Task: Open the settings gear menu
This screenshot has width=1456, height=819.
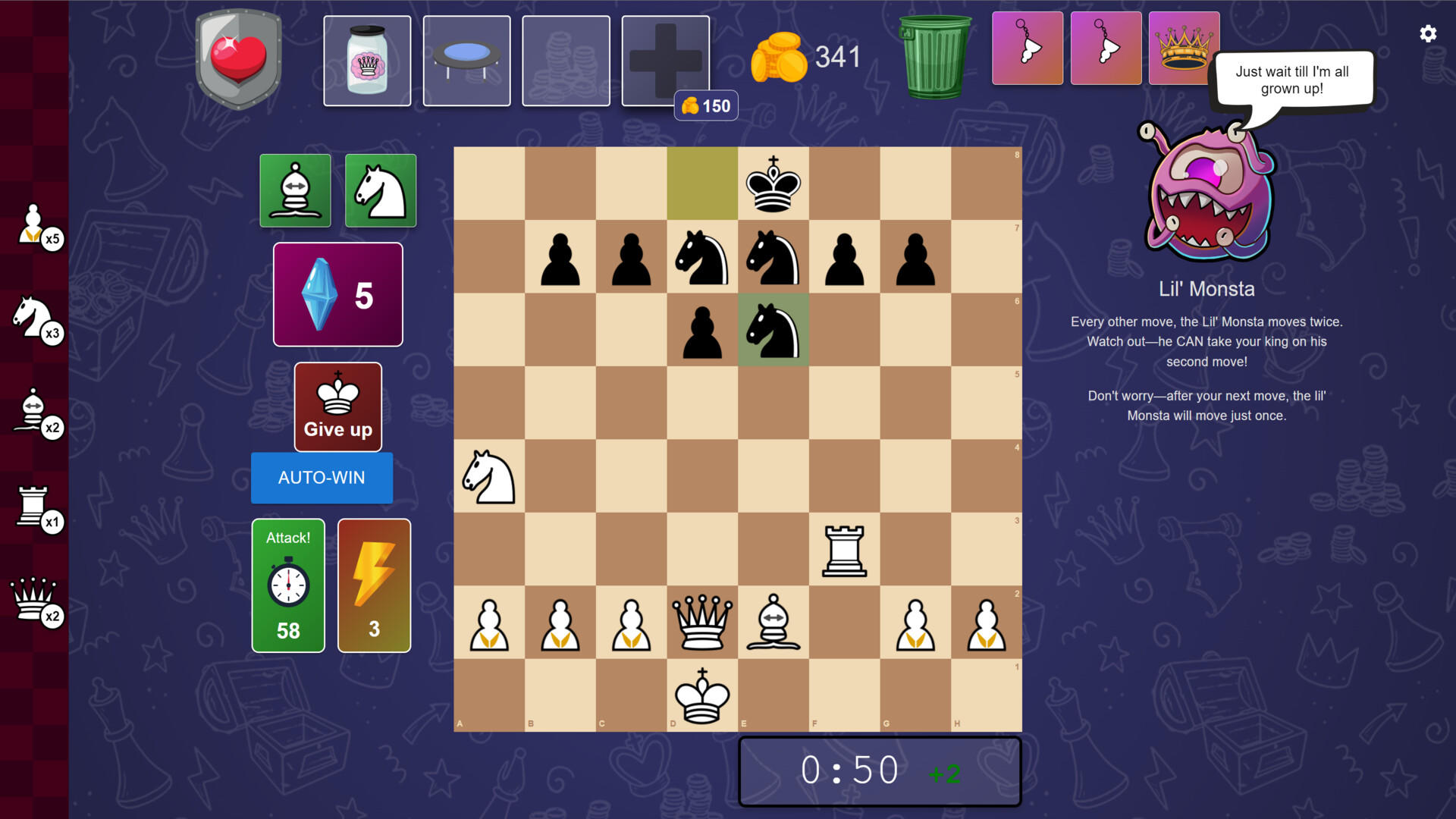Action: (x=1428, y=34)
